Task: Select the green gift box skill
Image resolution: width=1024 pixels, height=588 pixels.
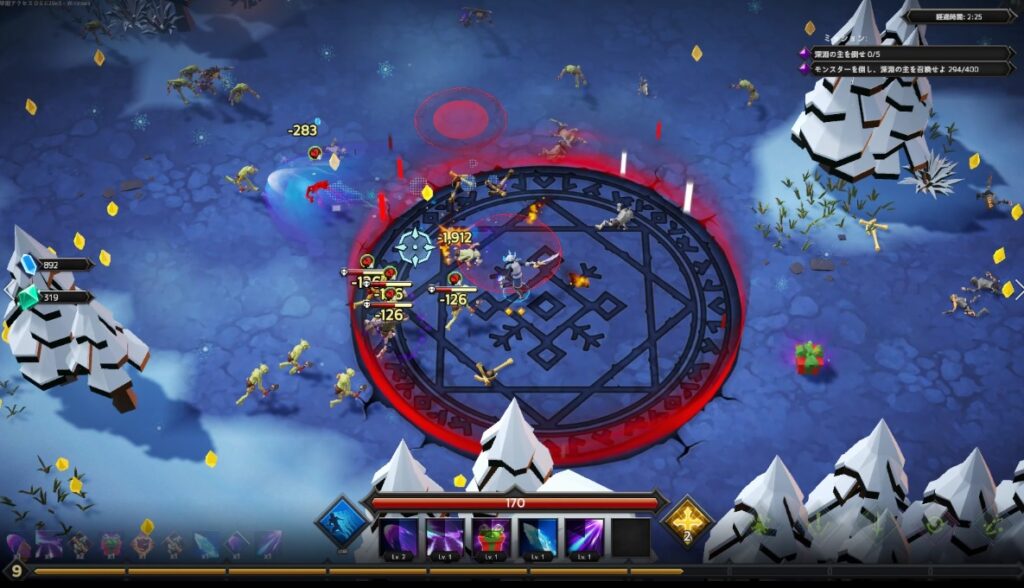Action: coord(491,537)
